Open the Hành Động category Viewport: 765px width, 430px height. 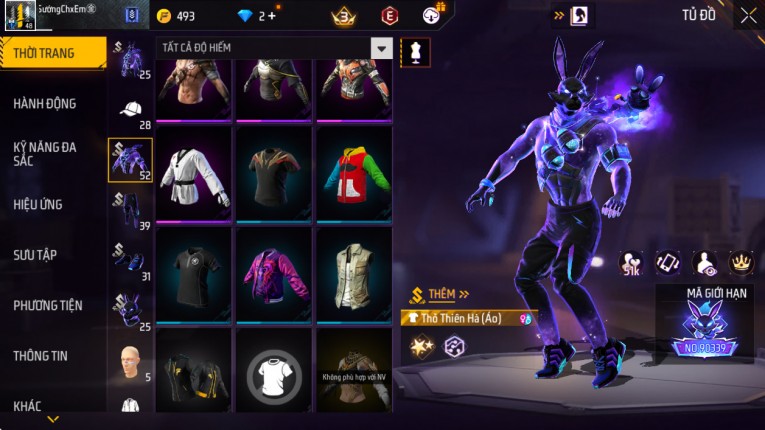[45, 104]
